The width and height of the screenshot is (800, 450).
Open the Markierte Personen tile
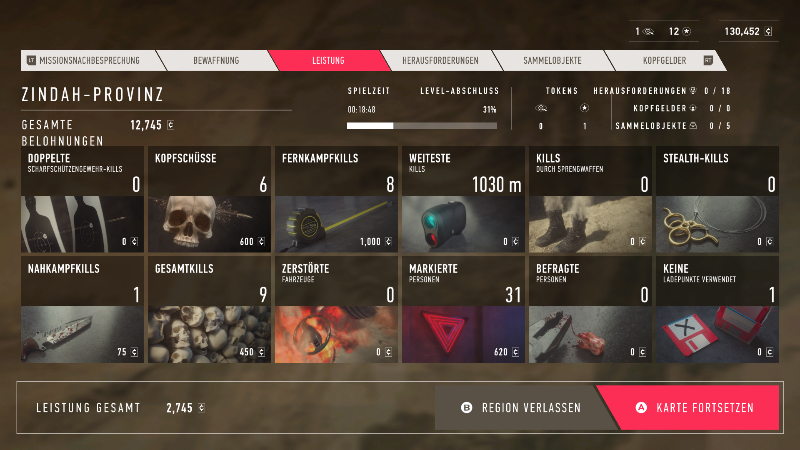pyautogui.click(x=463, y=309)
